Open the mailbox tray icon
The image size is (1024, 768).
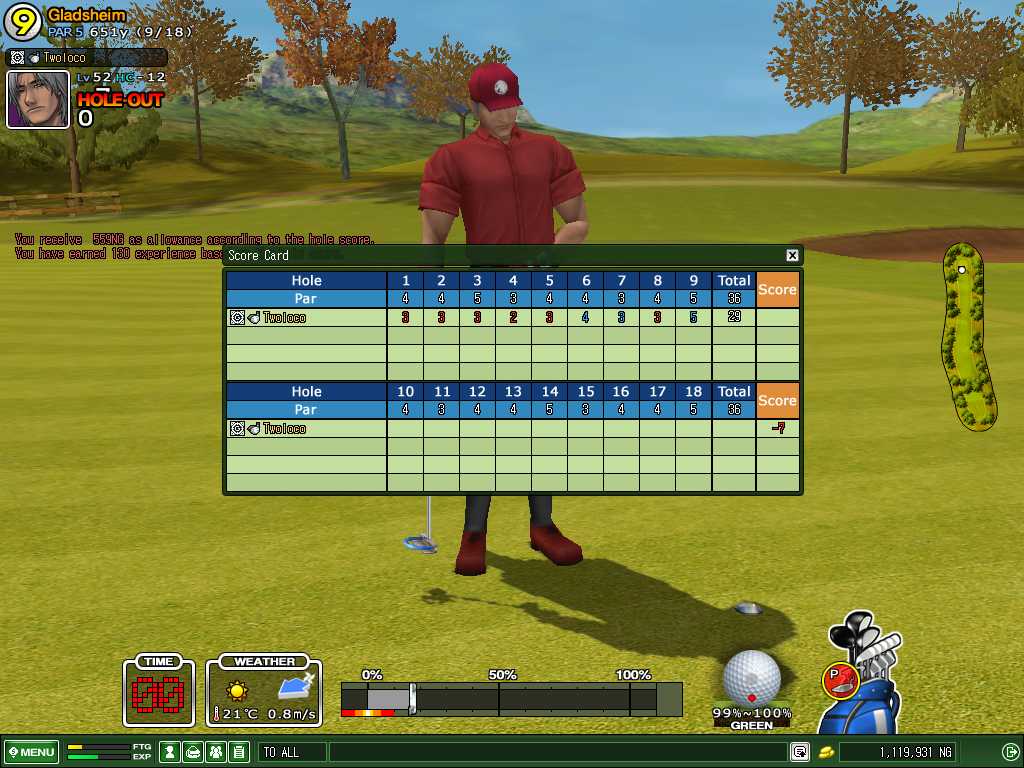[x=193, y=752]
